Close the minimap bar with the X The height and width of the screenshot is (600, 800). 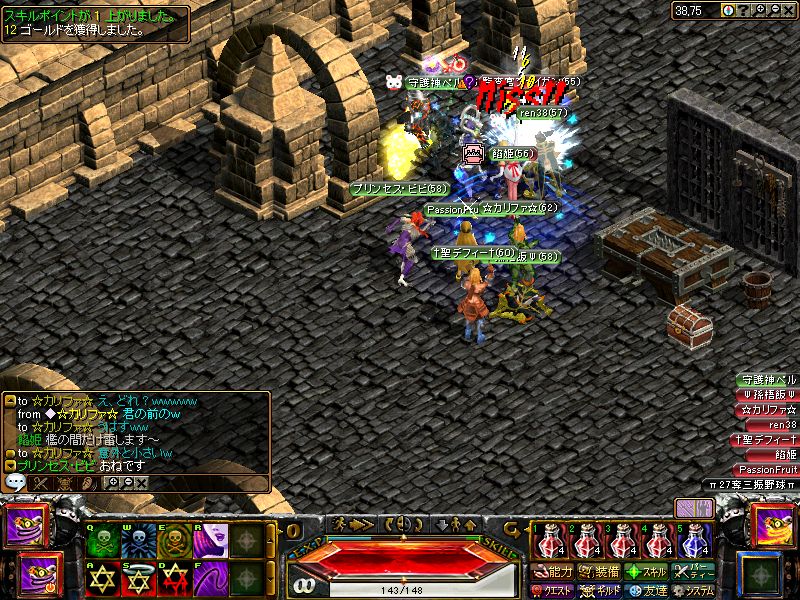pyautogui.click(x=790, y=10)
